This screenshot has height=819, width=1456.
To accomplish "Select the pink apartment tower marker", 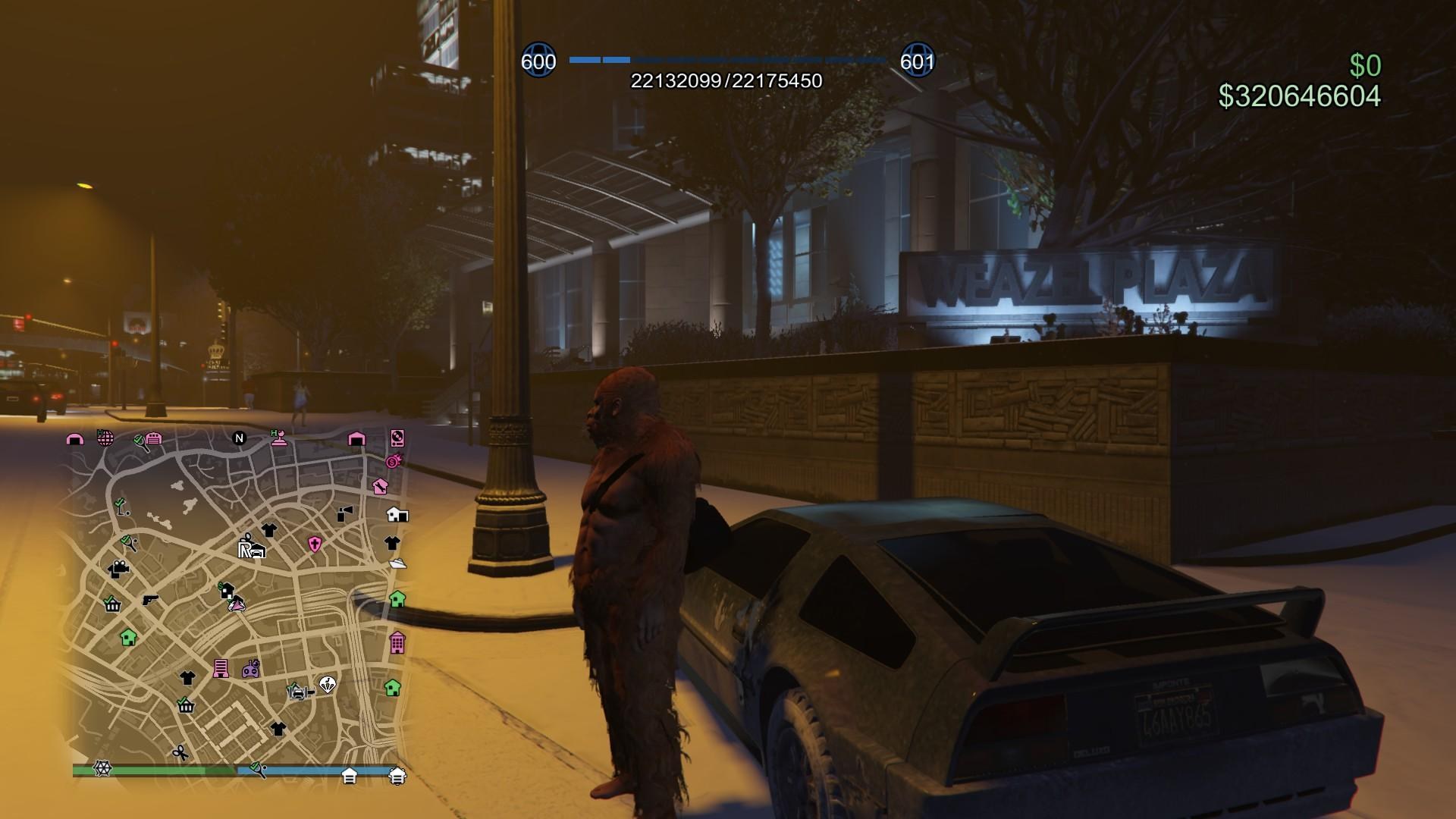I will coord(397,643).
